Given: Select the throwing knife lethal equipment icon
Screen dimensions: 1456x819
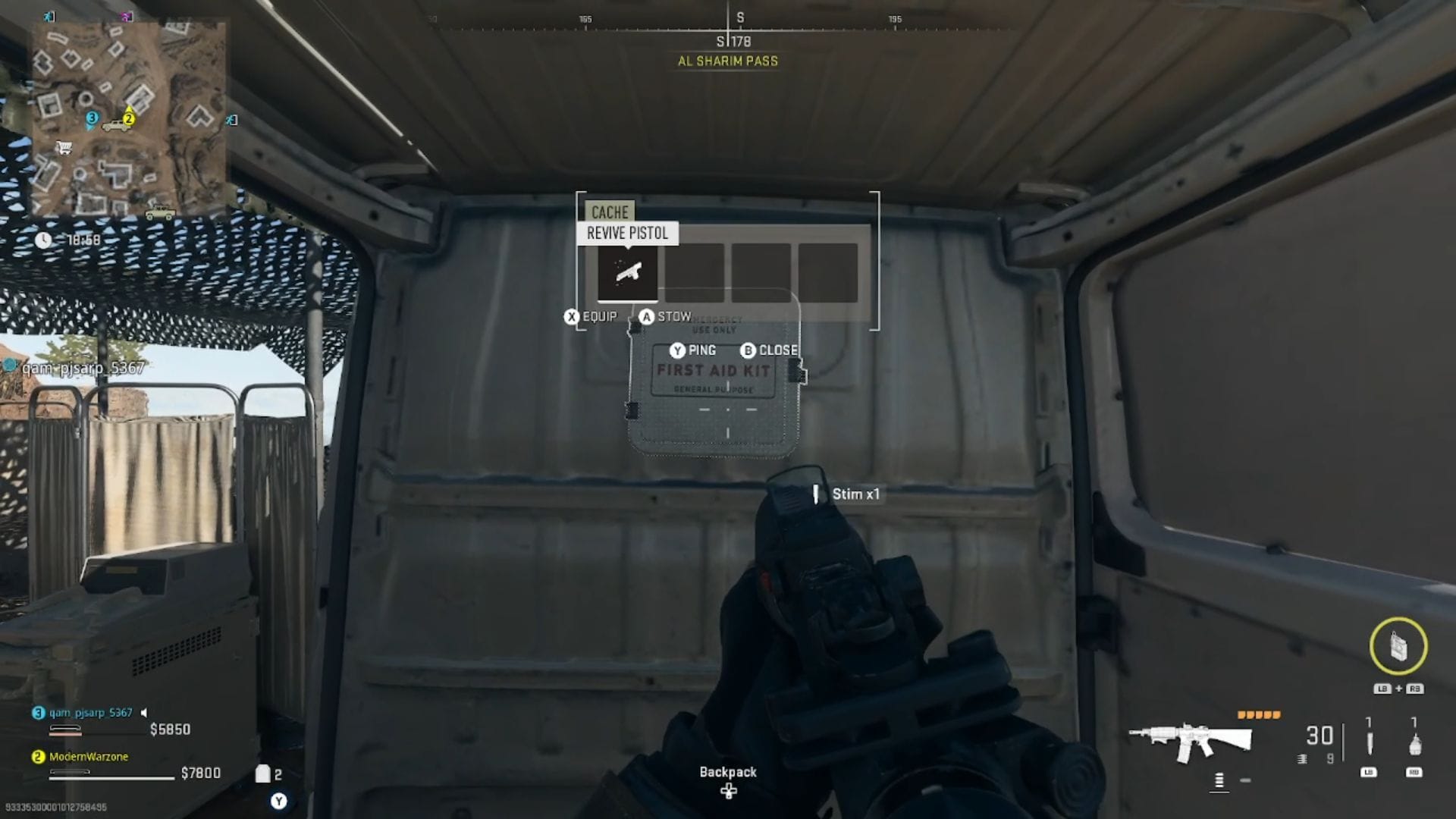Looking at the screenshot, I should tap(1370, 743).
